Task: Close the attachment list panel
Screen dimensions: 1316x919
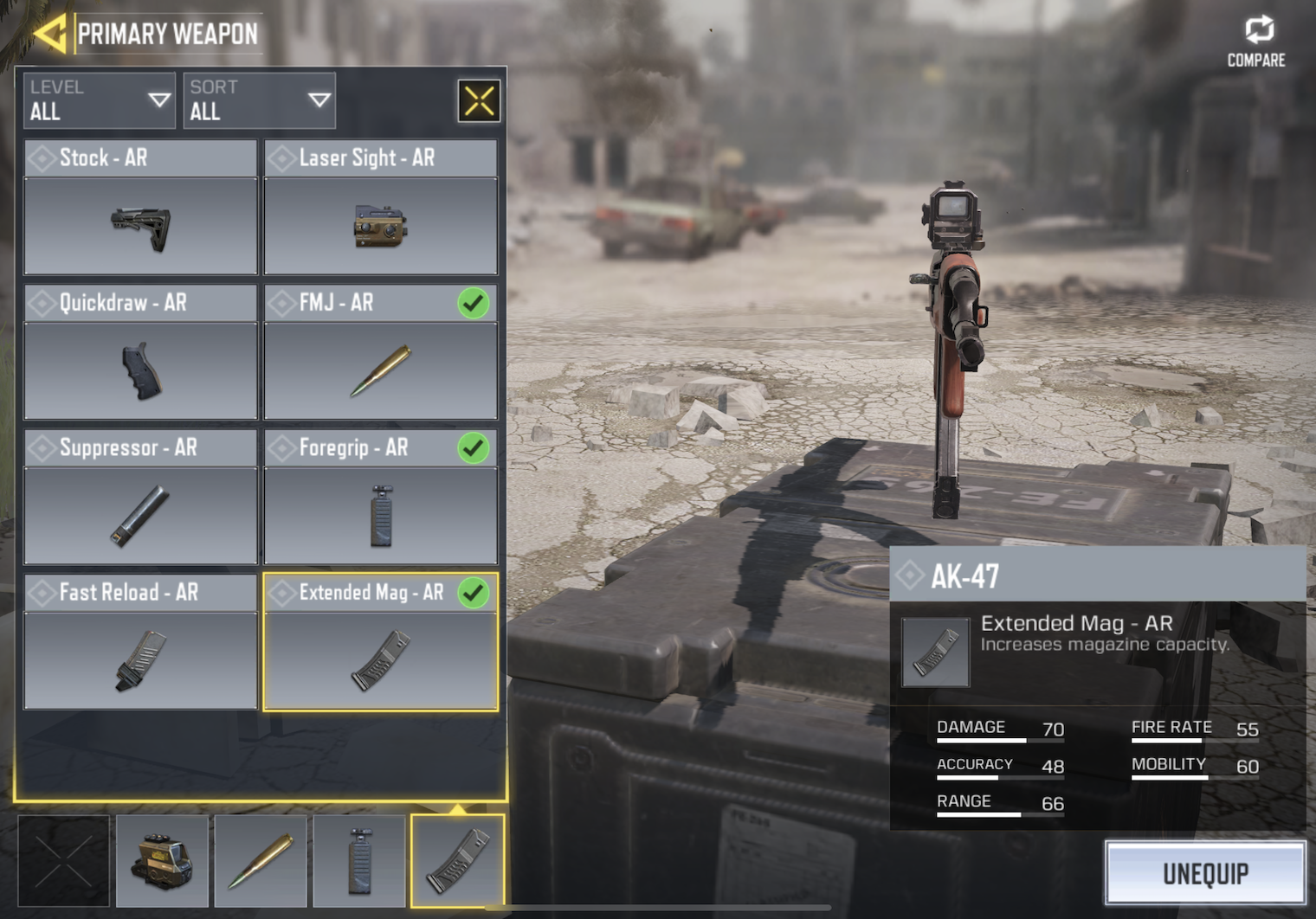Action: pyautogui.click(x=479, y=101)
